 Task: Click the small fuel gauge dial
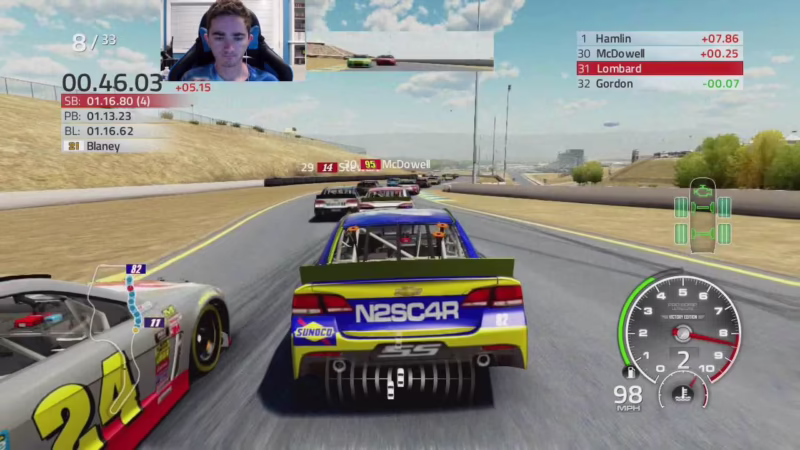683,391
